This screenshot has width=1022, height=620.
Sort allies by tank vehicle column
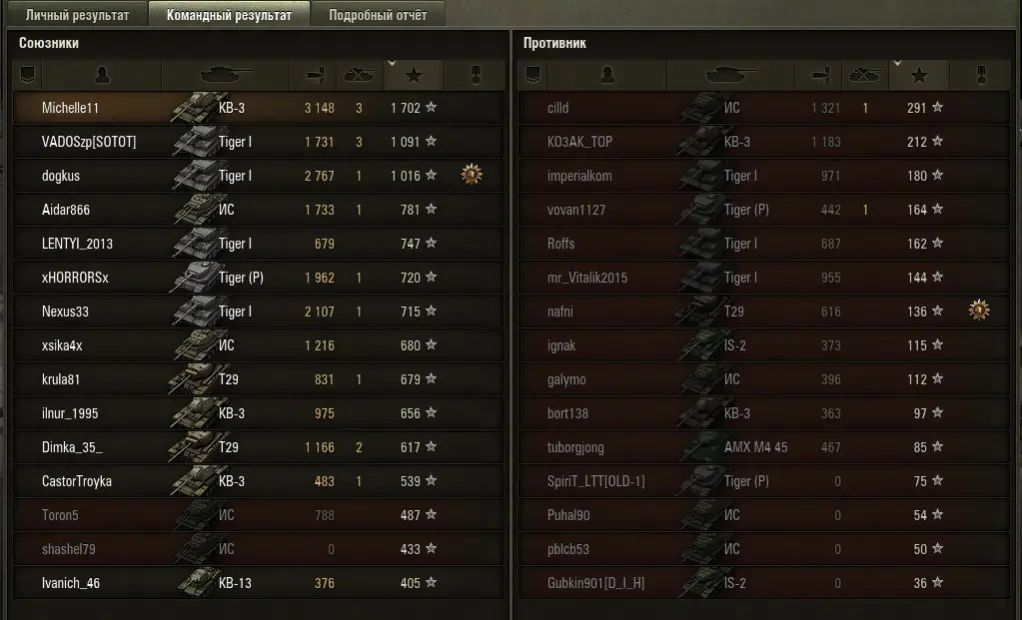click(226, 75)
